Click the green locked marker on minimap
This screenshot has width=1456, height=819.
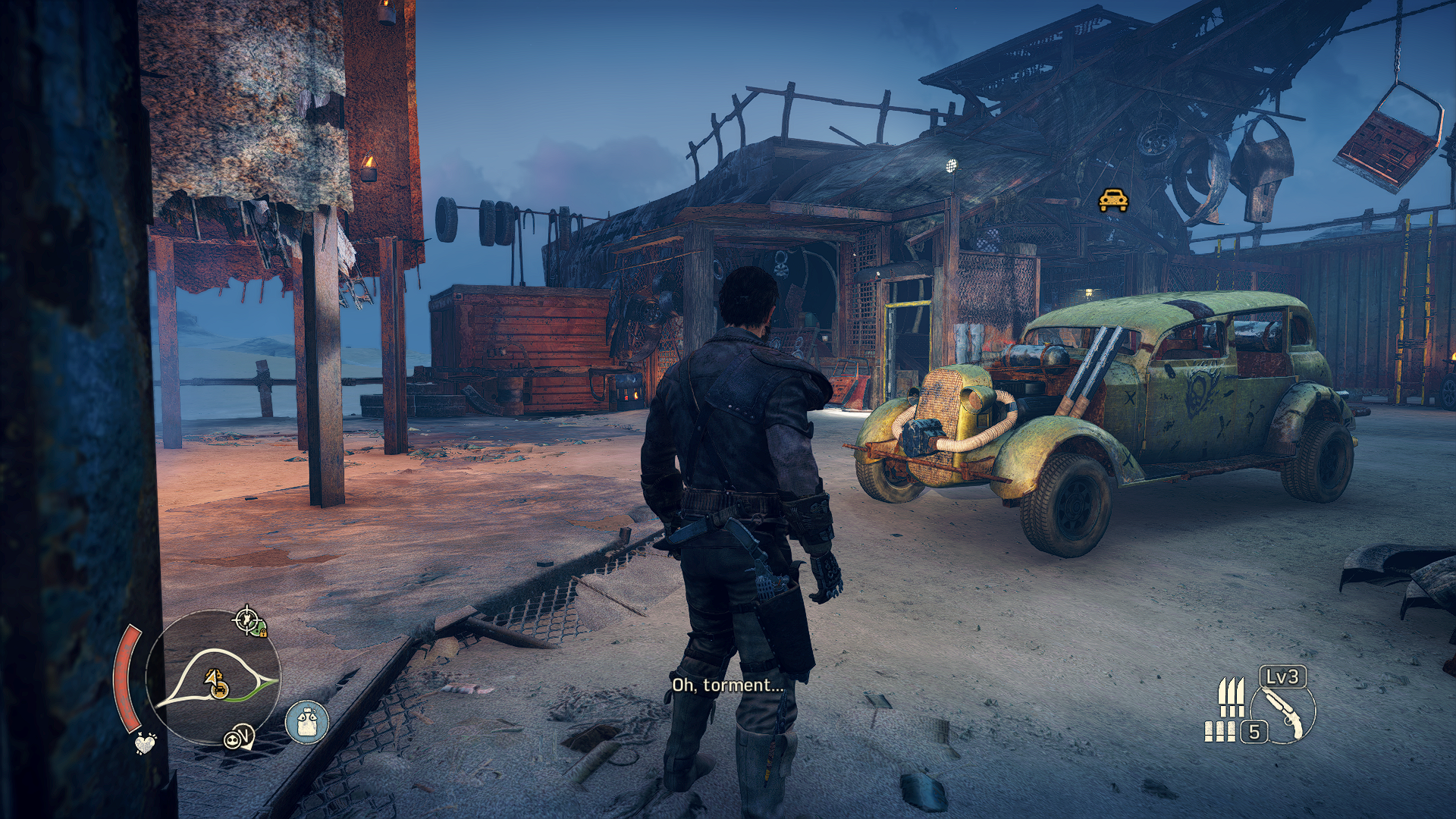click(260, 629)
